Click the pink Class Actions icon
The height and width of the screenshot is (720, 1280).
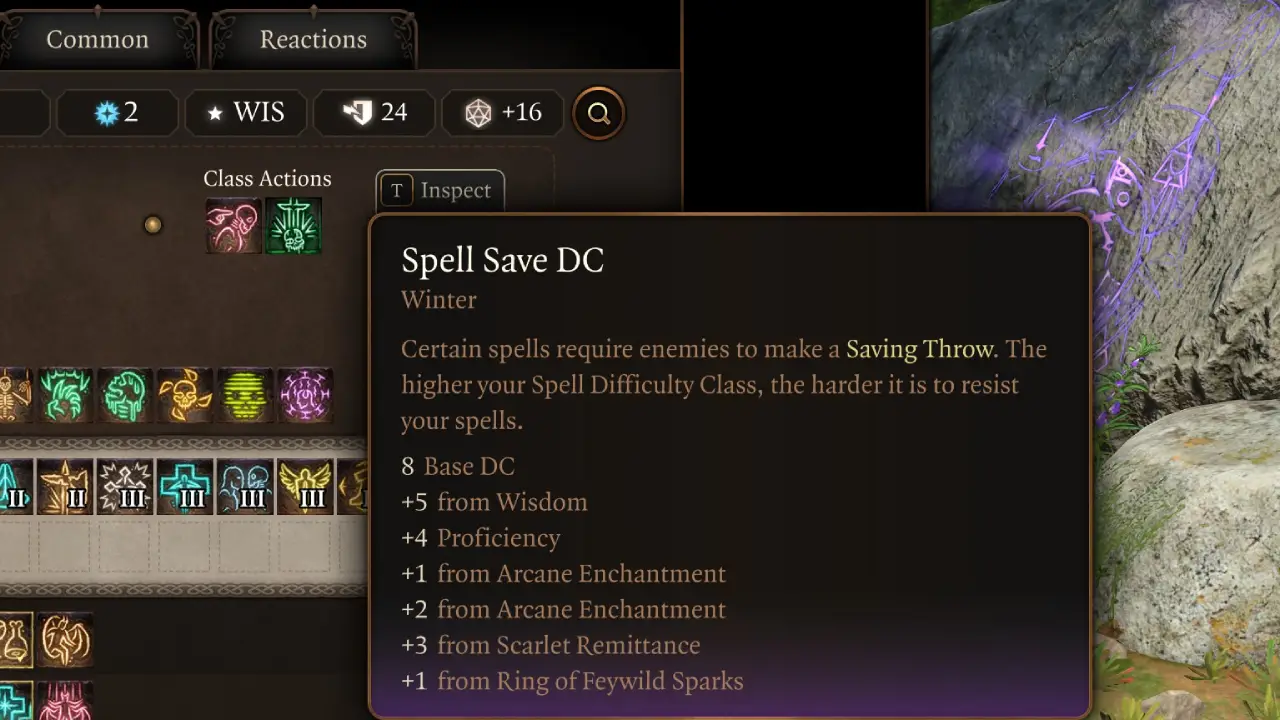tap(232, 226)
